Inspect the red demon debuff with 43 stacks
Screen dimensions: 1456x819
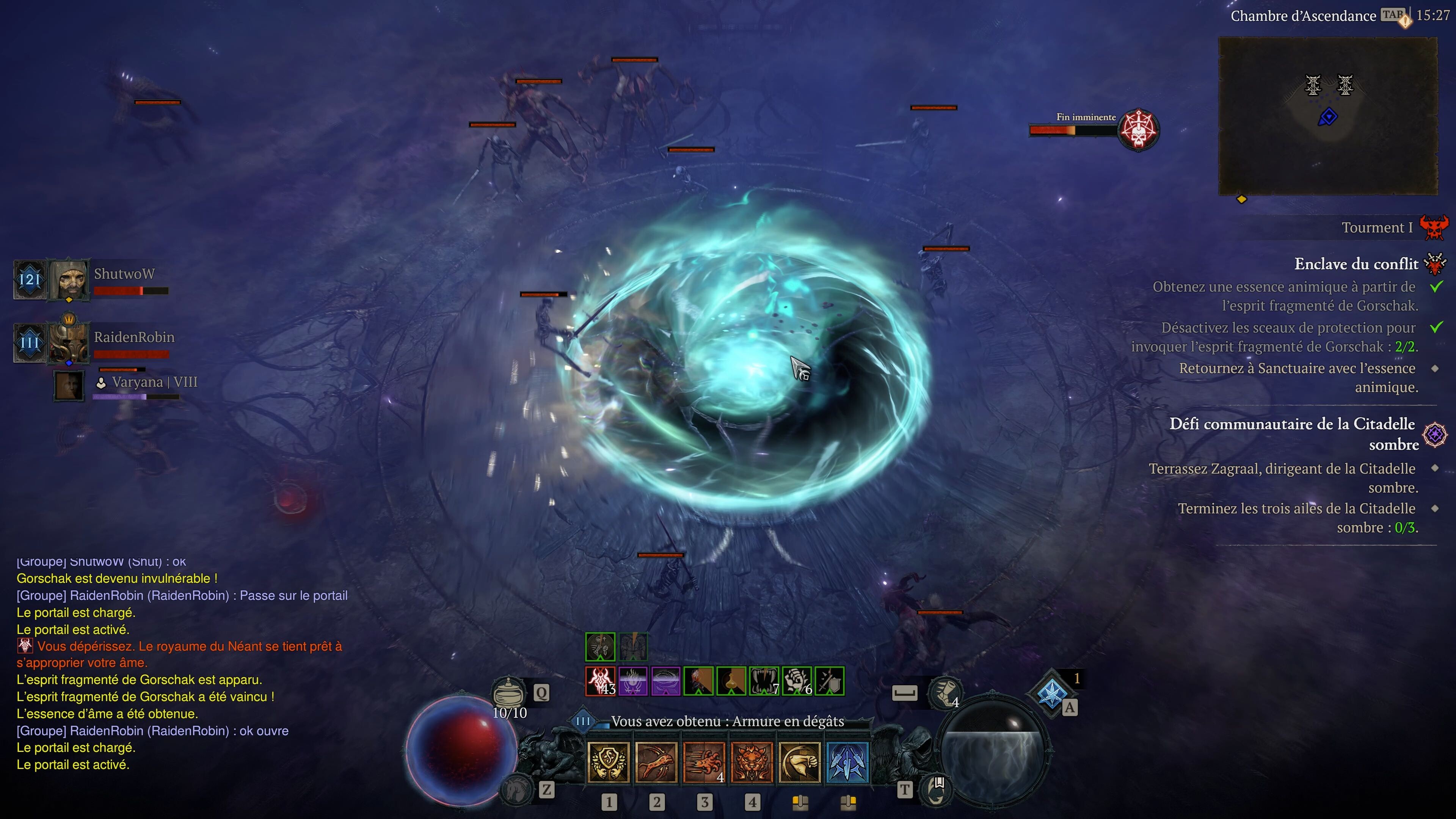(600, 681)
